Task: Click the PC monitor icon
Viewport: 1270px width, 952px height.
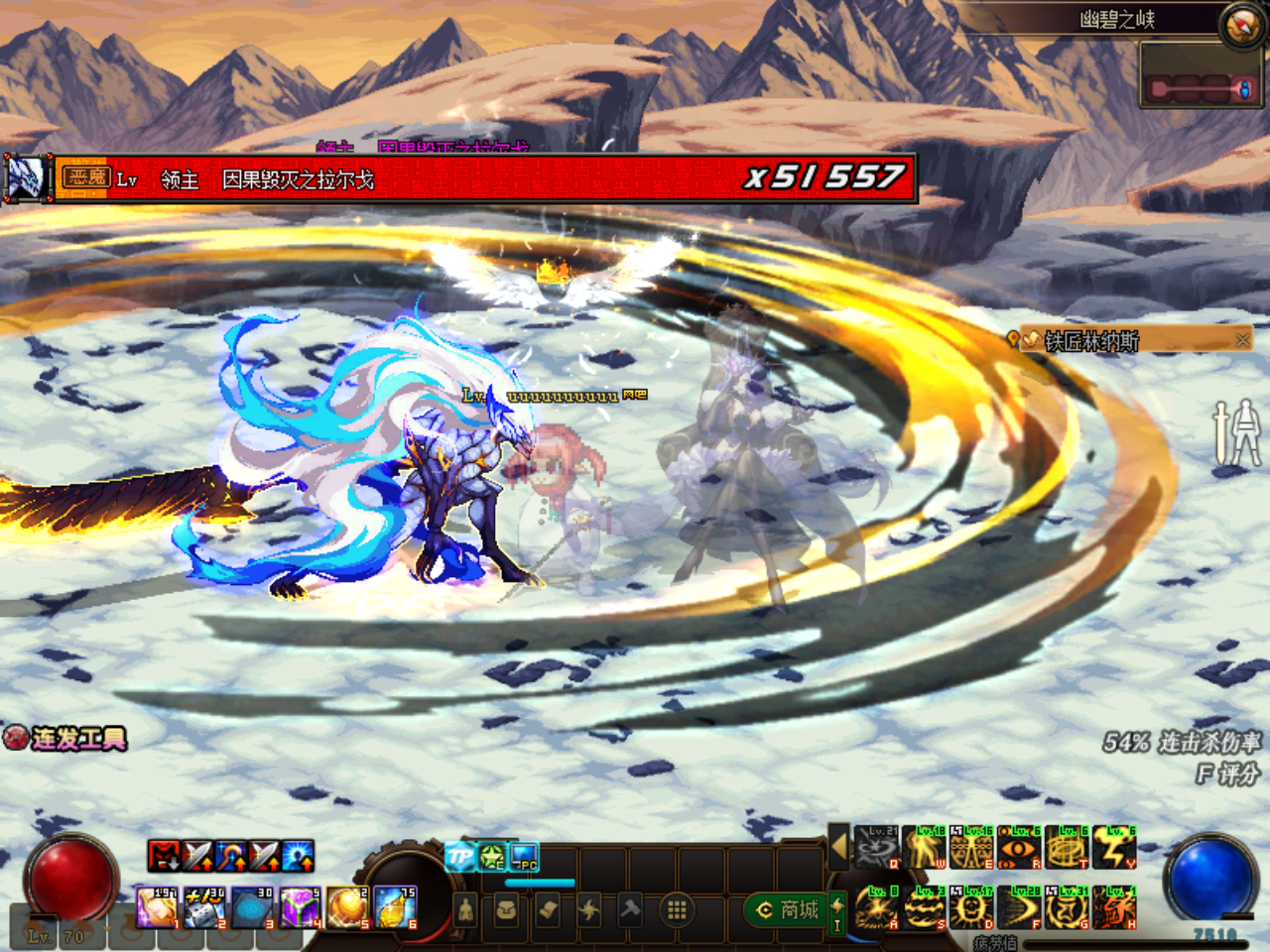Action: coord(524,856)
